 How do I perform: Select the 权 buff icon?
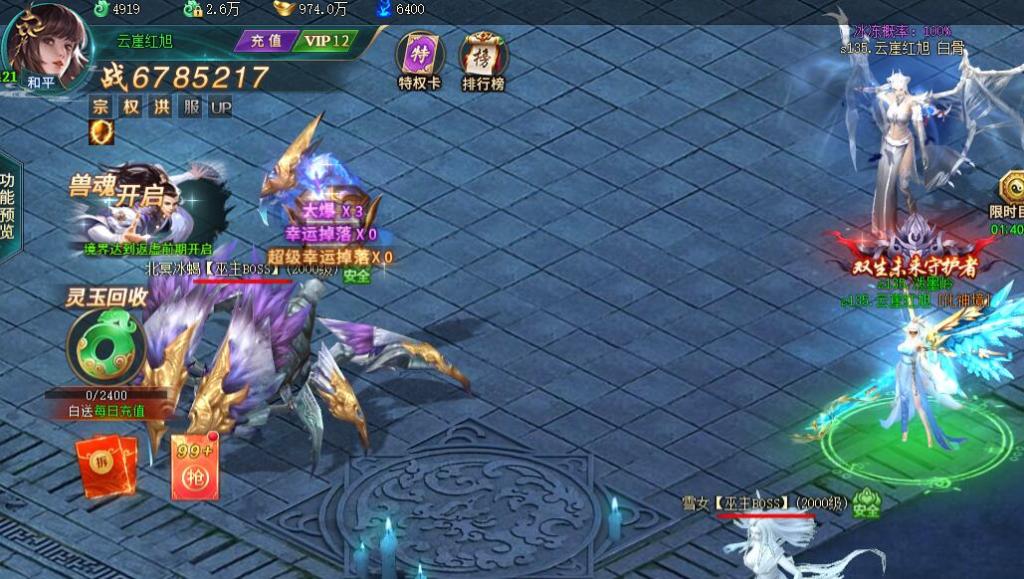(x=130, y=107)
